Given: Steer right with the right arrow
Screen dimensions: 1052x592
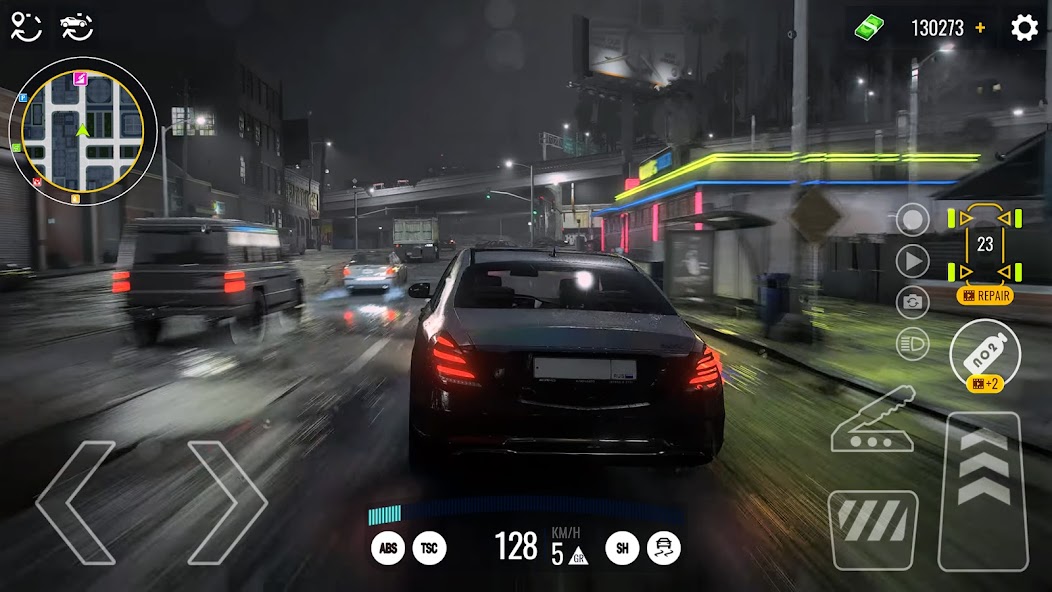Looking at the screenshot, I should point(227,502).
